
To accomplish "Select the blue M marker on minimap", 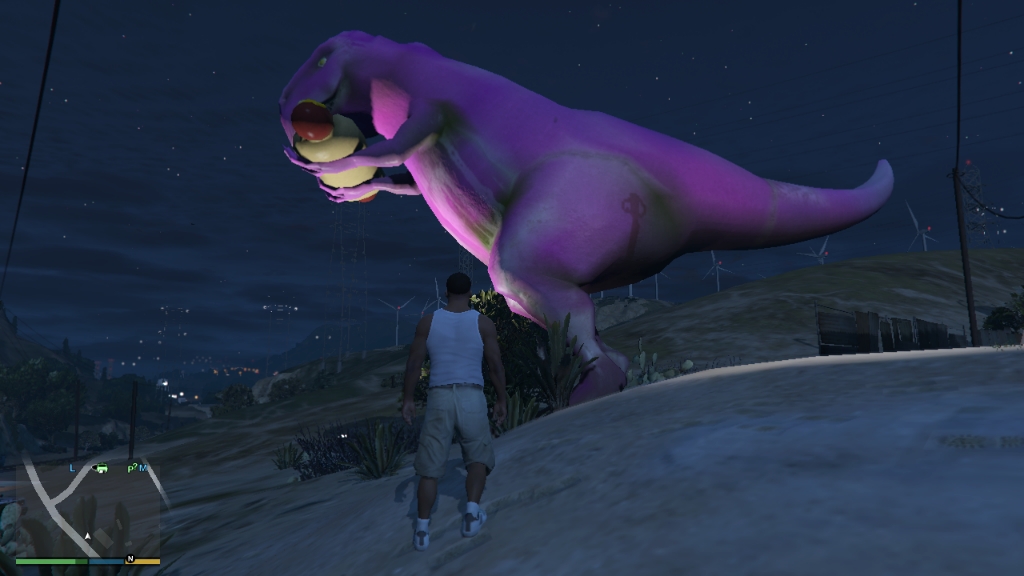I will [143, 468].
